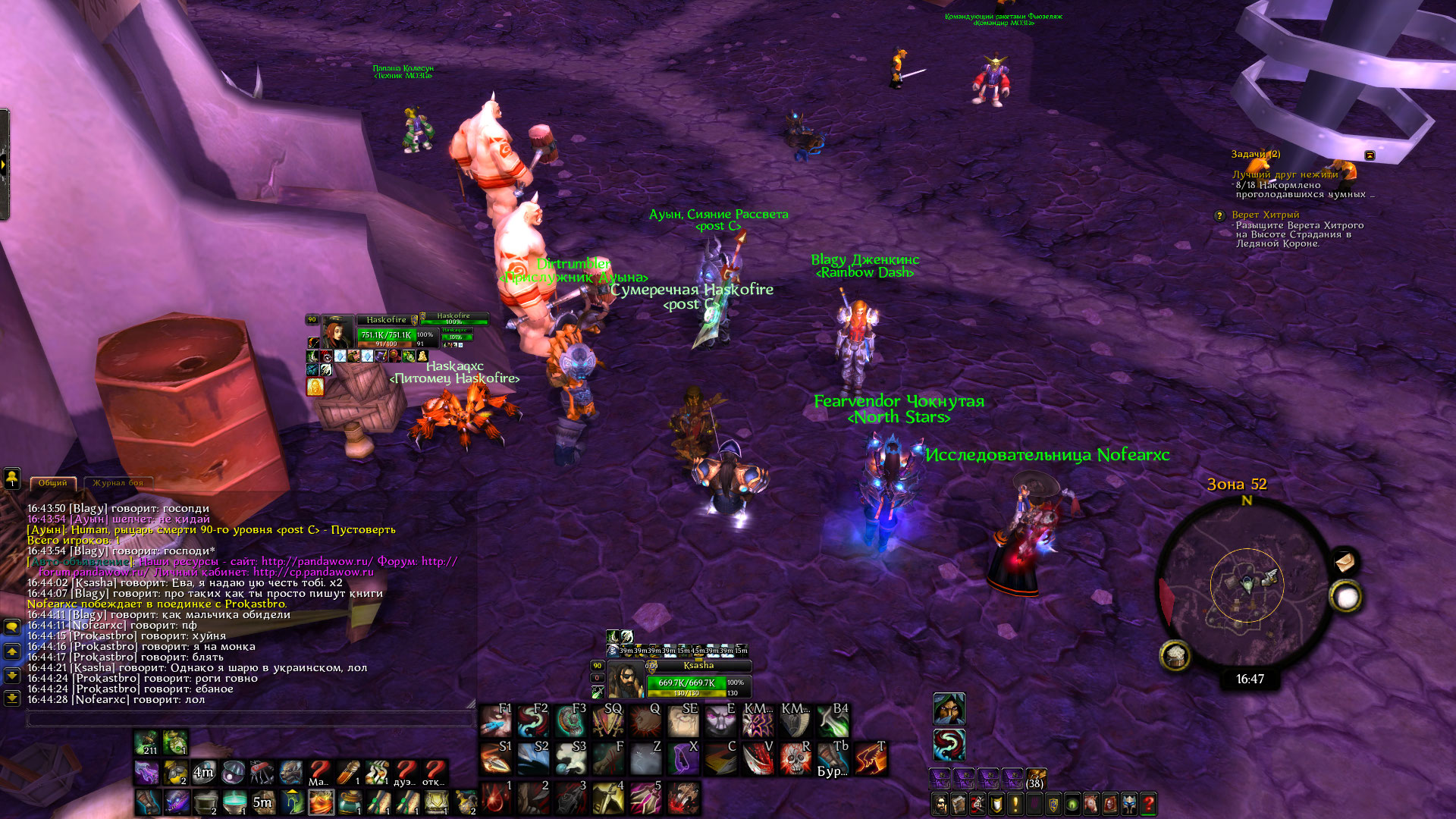Screen dimensions: 1456x819
Task: Use the skull ability bound to R
Action: 795,758
